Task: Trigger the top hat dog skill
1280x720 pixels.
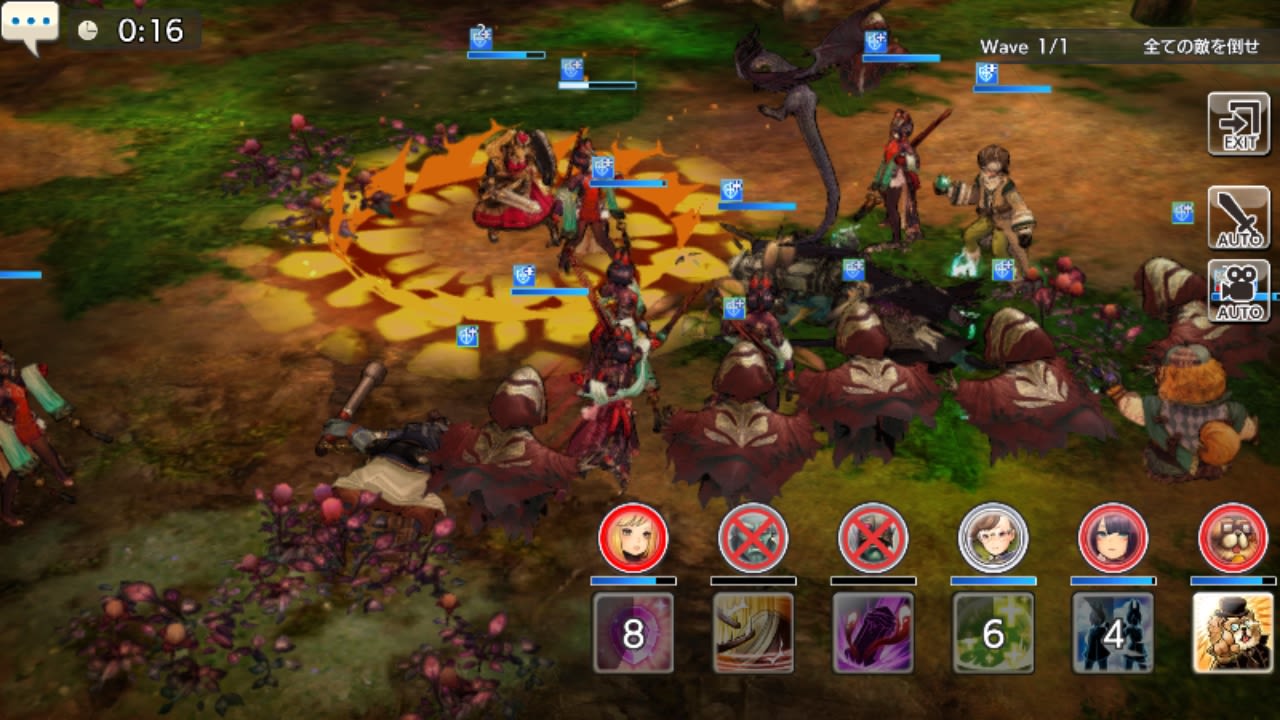Action: 1233,632
